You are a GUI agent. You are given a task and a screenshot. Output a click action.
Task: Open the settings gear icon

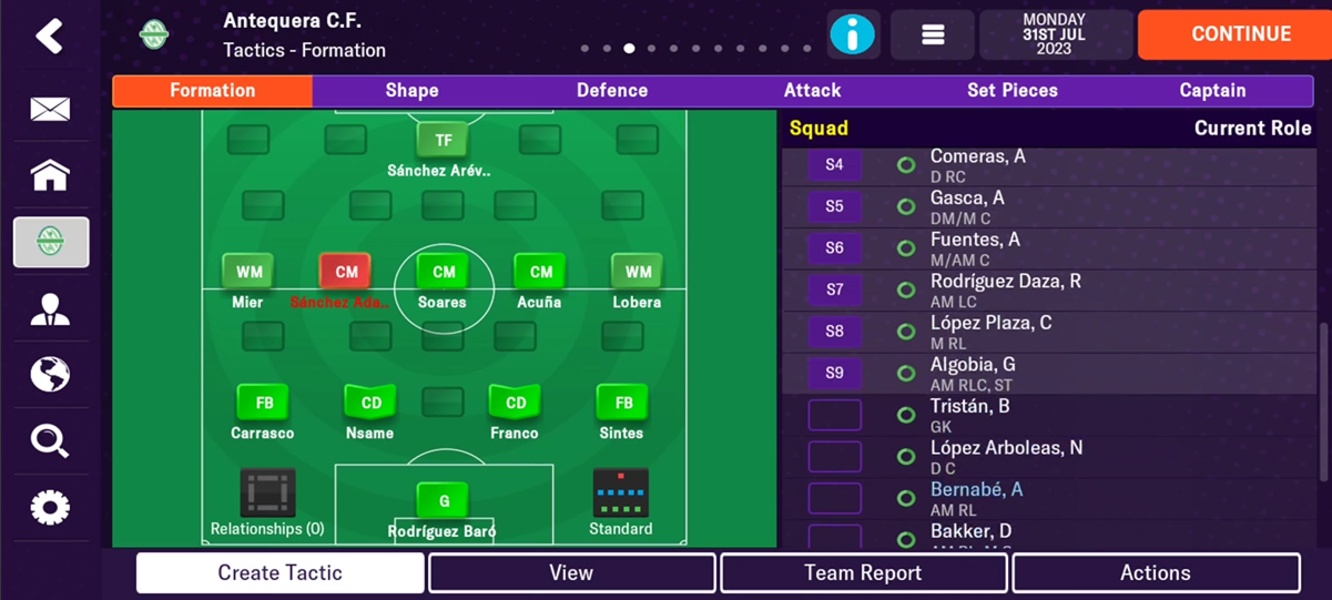point(50,507)
